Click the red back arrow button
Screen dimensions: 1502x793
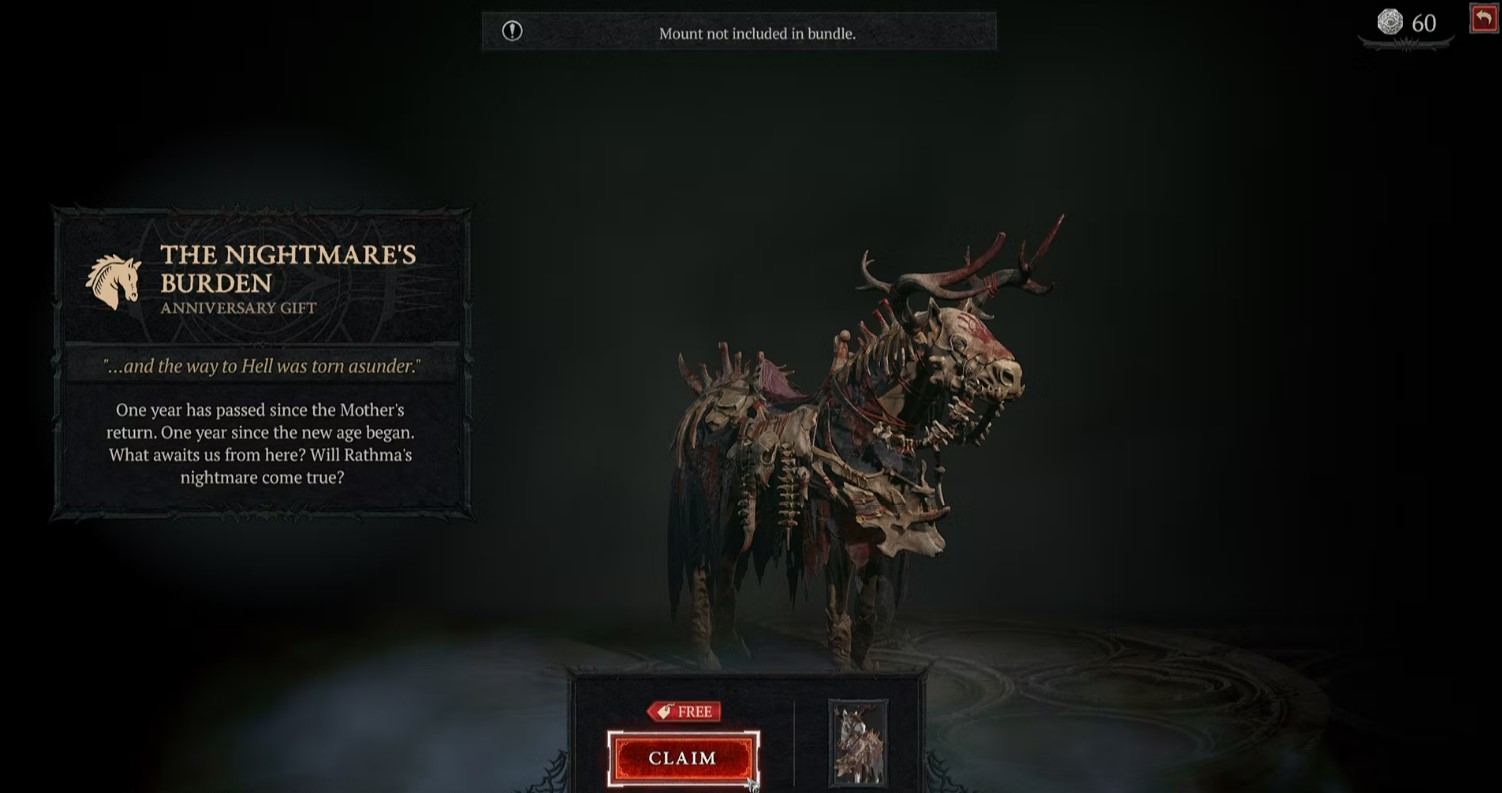(1483, 18)
